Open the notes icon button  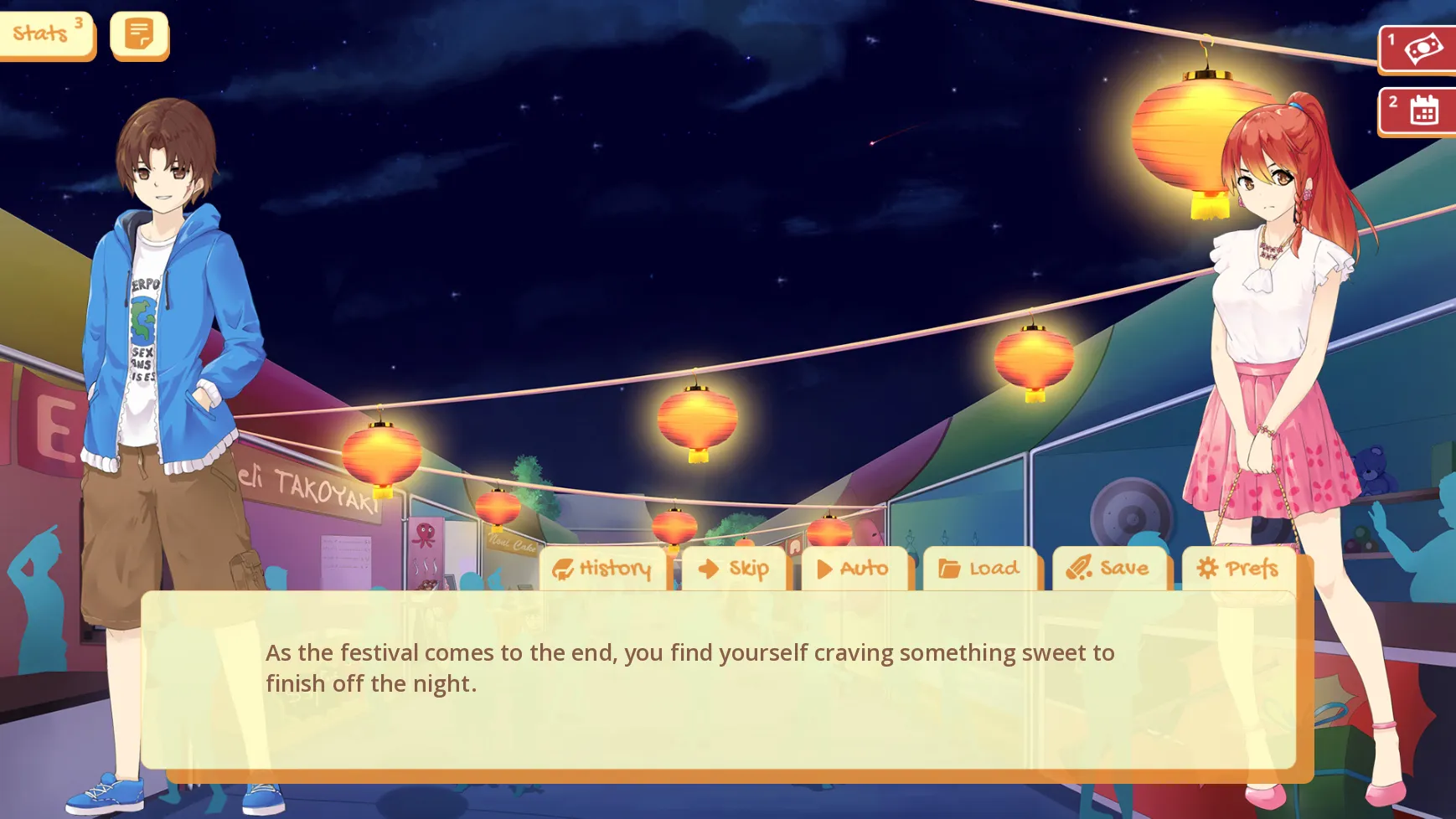click(139, 34)
